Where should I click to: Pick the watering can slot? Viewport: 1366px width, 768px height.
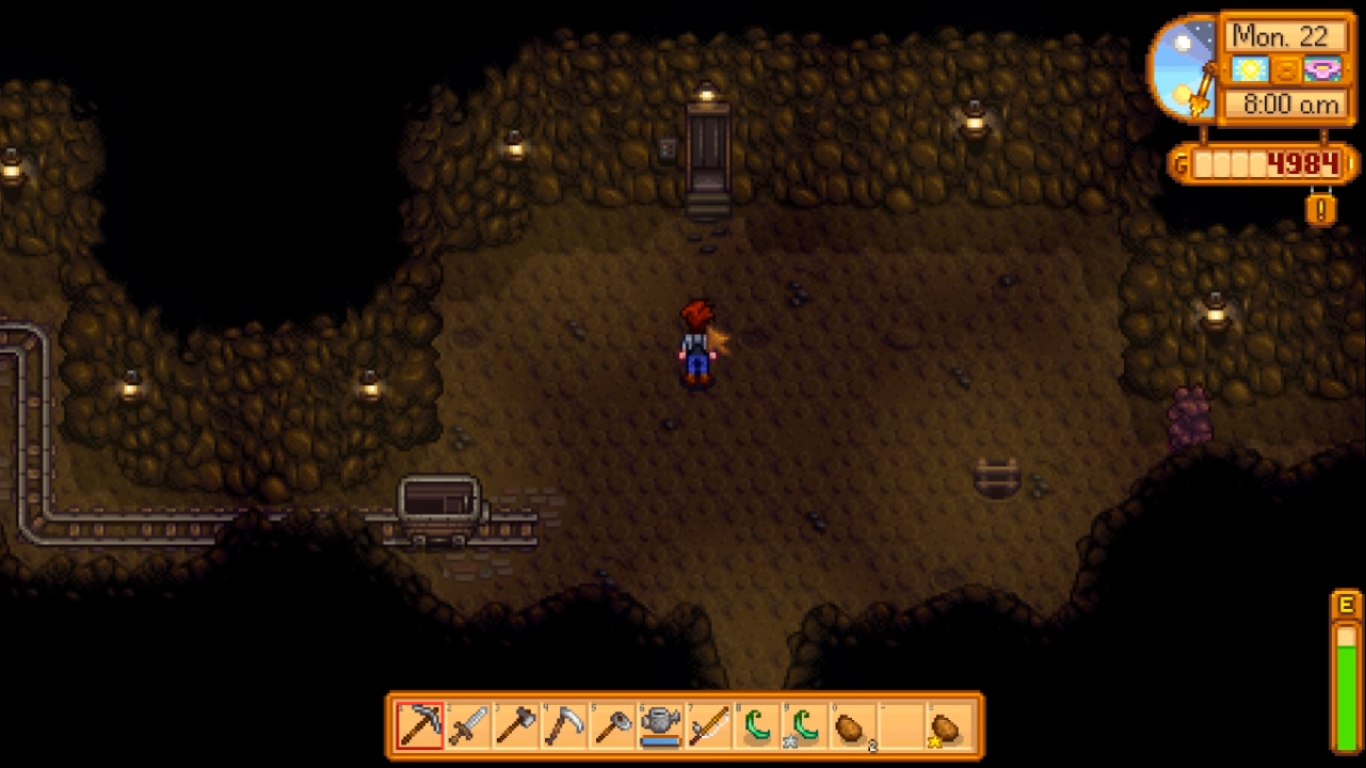pyautogui.click(x=660, y=726)
